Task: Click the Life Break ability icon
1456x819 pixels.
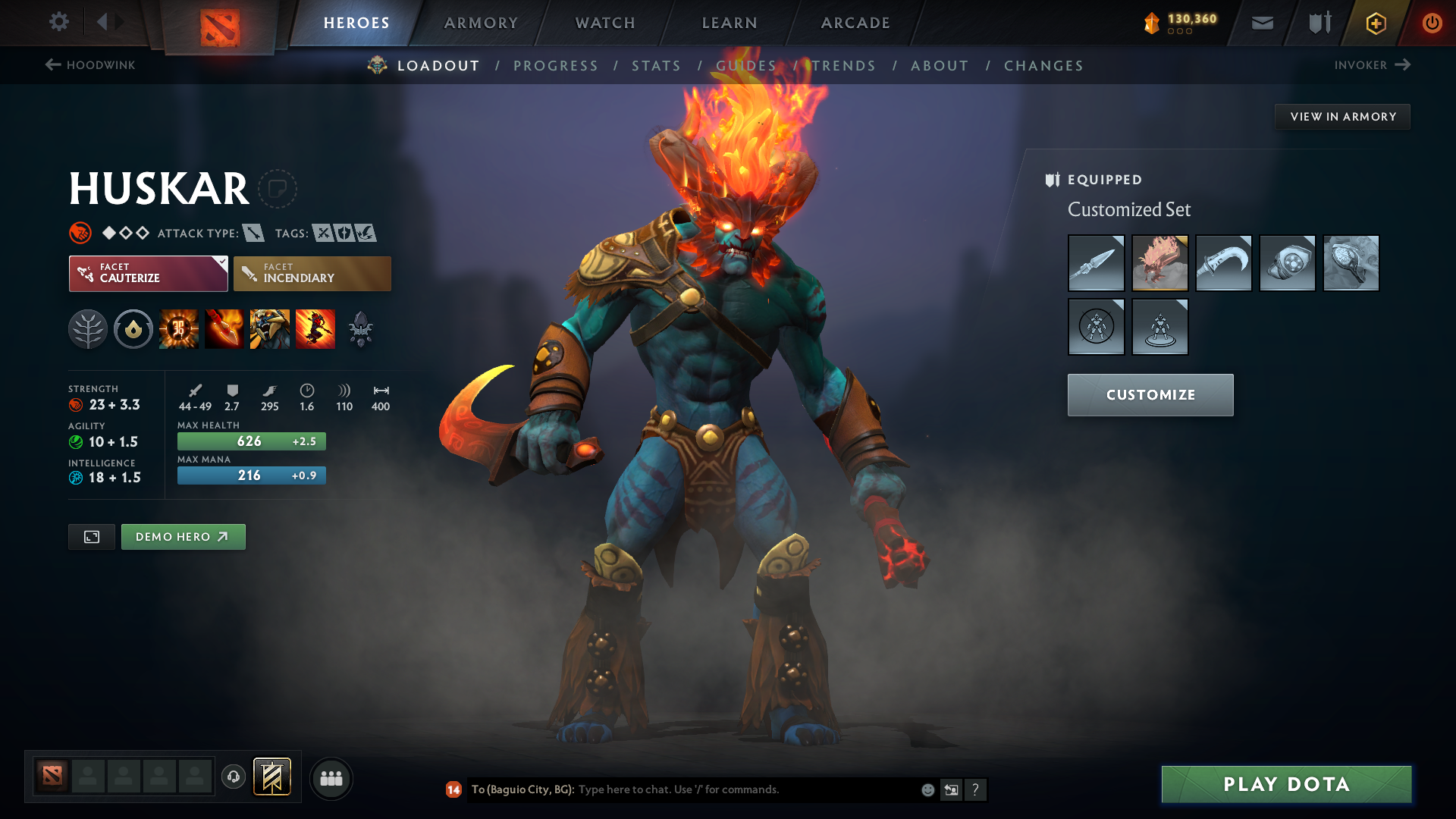Action: 315,328
